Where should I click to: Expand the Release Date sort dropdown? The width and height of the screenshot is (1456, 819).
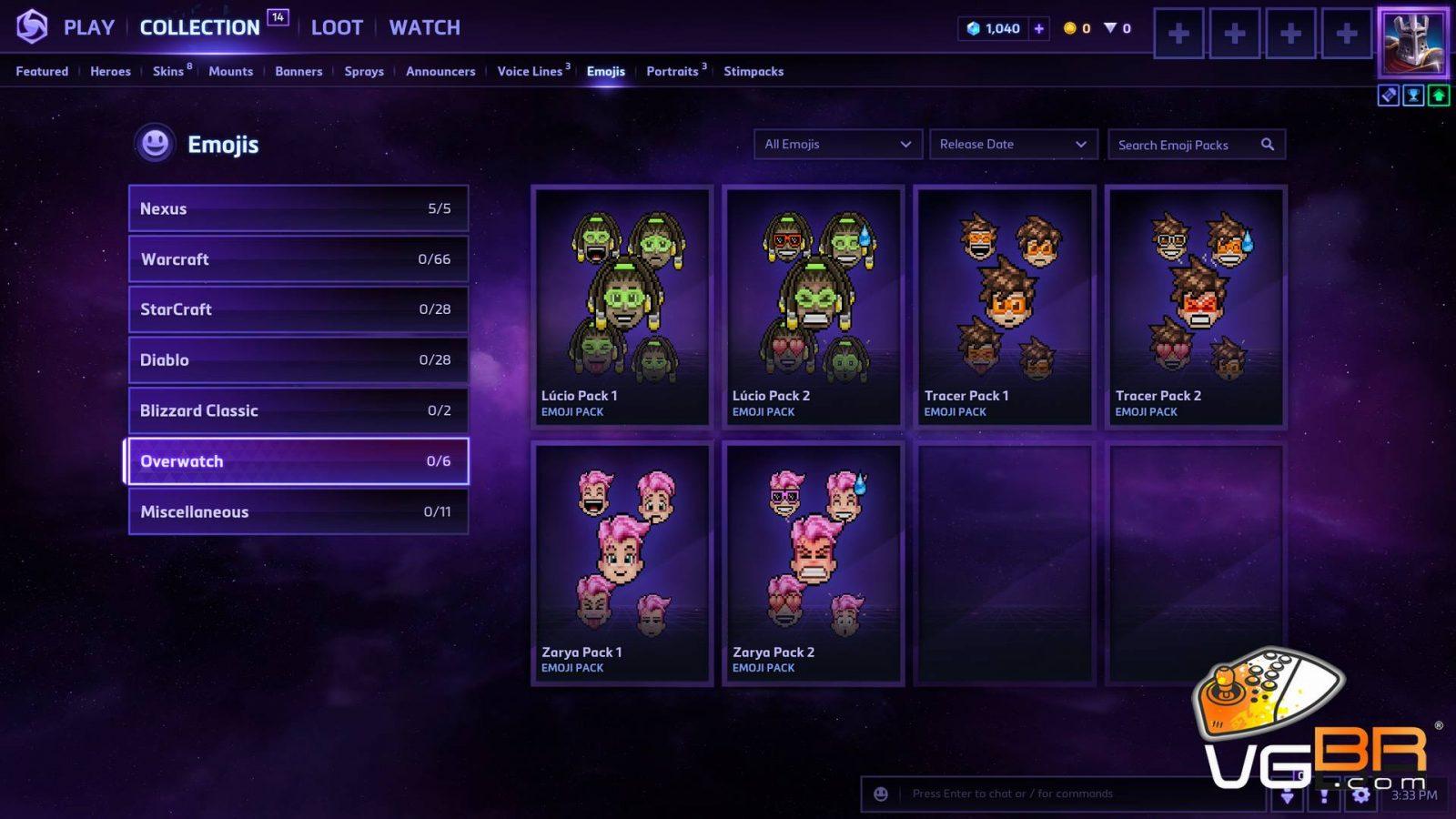[1012, 144]
